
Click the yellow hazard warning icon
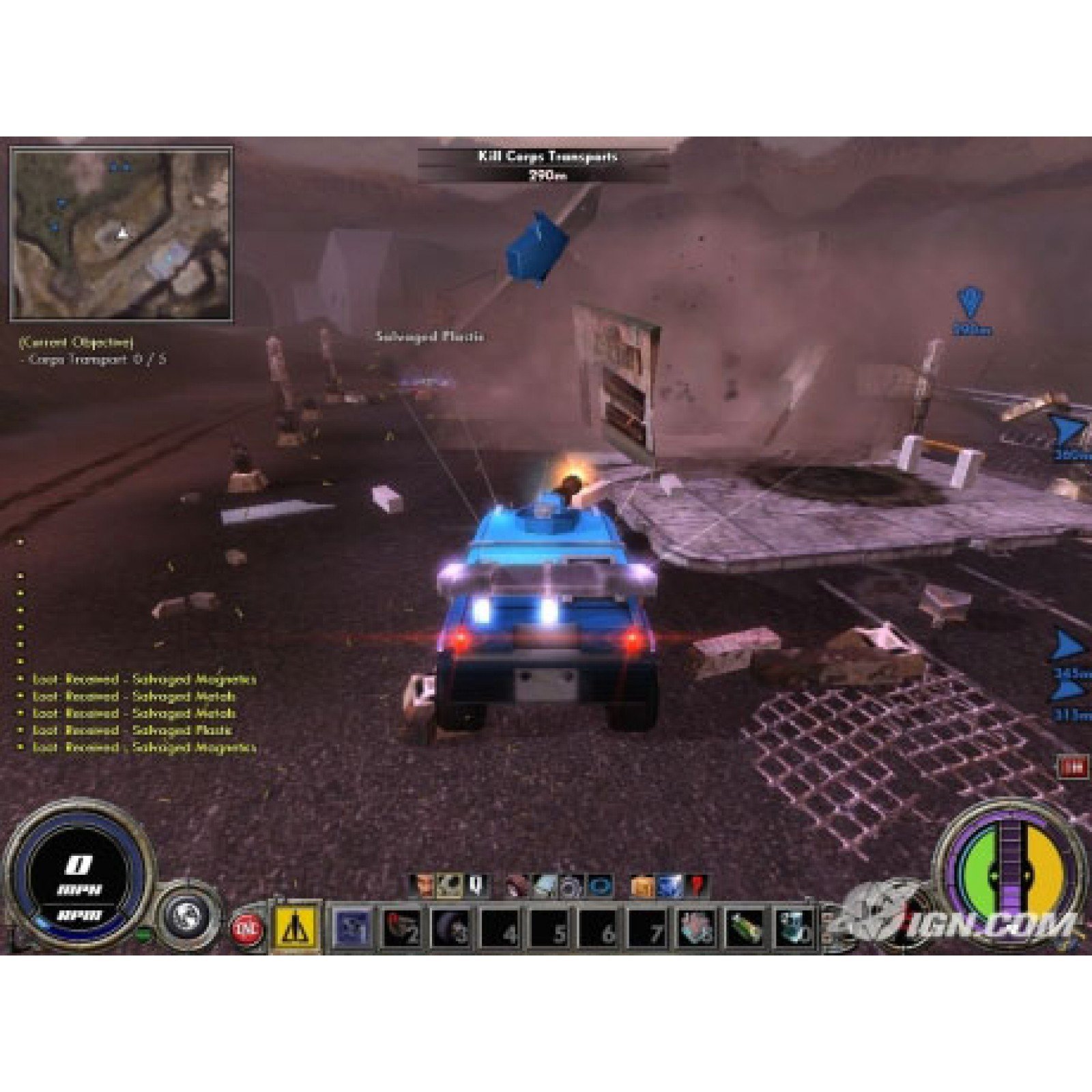coord(296,930)
